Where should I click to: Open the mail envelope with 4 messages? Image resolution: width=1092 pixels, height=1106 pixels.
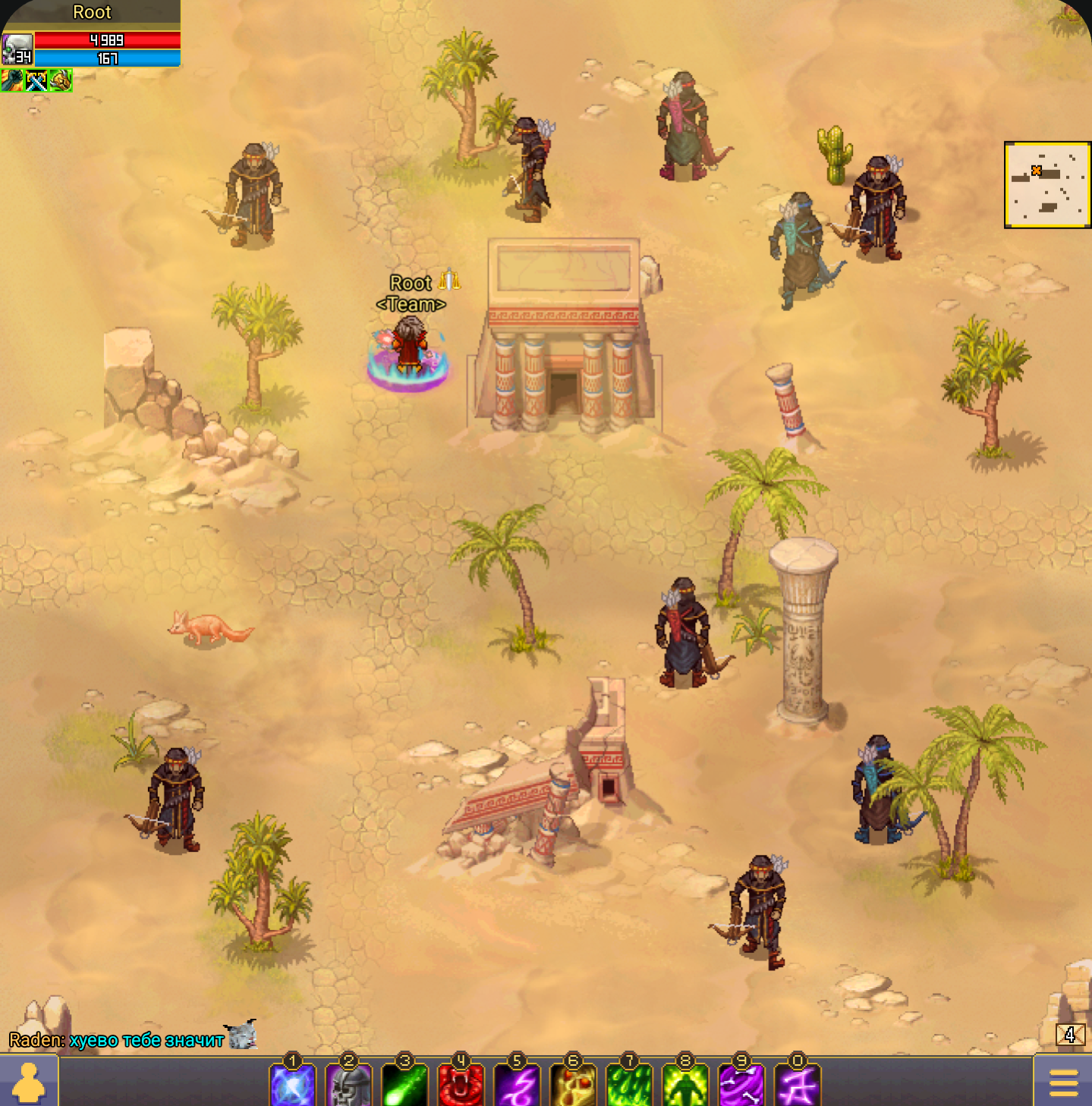(x=1070, y=1035)
